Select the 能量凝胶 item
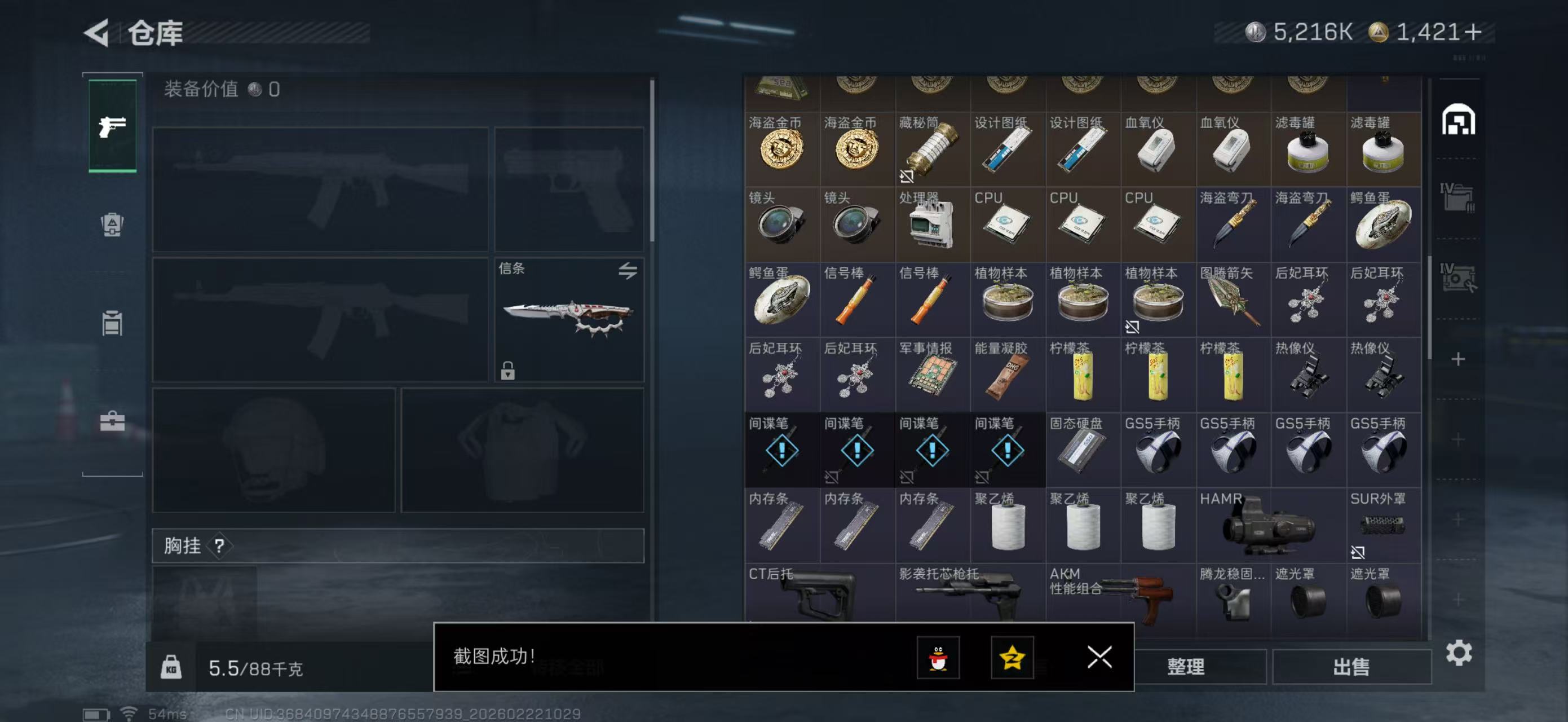Viewport: 1568px width, 722px height. point(1008,375)
